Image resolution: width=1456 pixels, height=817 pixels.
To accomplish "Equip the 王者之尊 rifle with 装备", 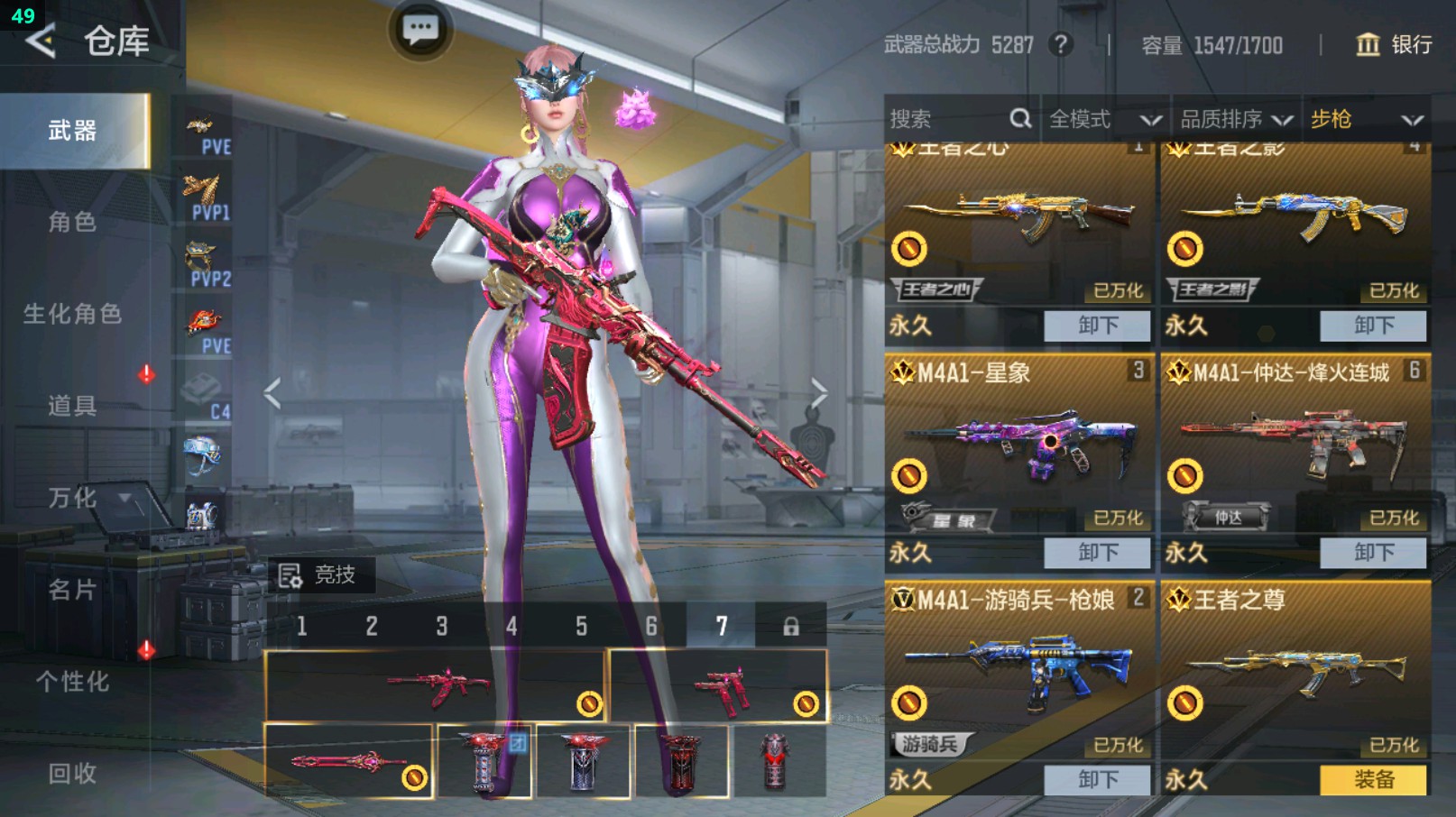I will coord(1373,779).
